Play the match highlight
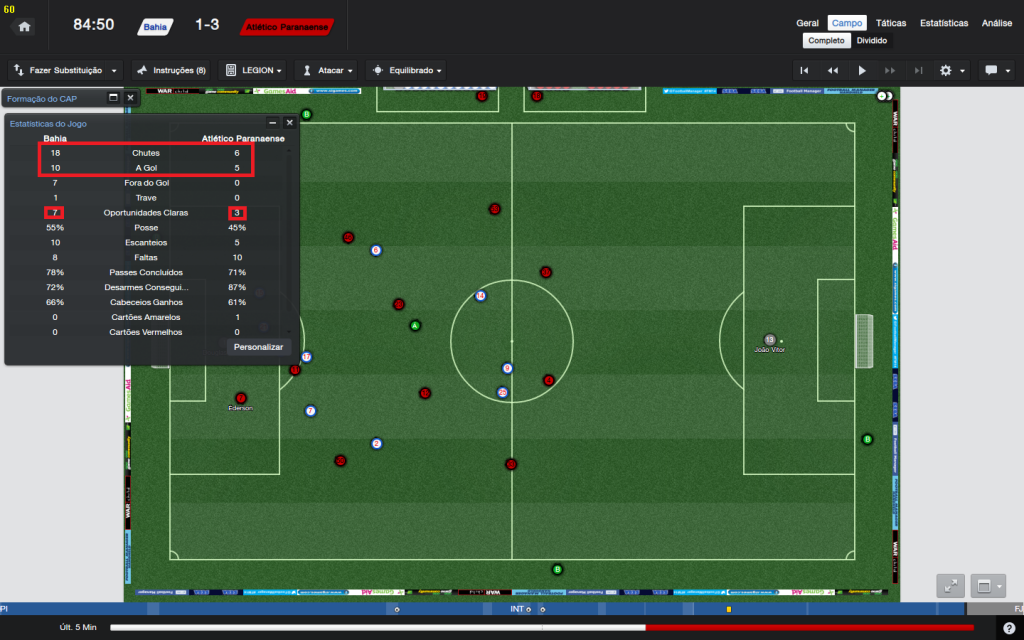Image resolution: width=1024 pixels, height=640 pixels. (862, 71)
